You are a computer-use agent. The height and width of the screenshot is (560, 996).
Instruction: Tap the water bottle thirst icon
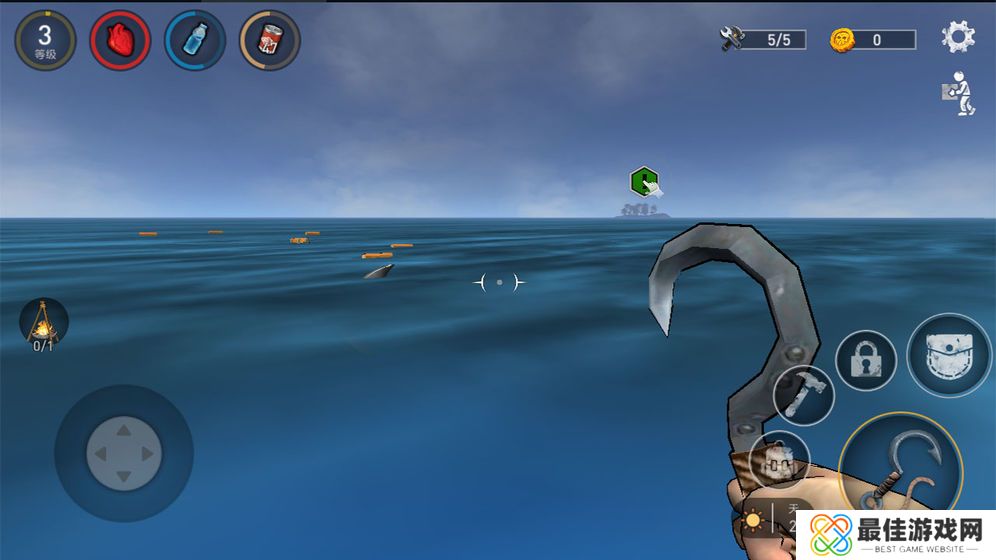195,40
